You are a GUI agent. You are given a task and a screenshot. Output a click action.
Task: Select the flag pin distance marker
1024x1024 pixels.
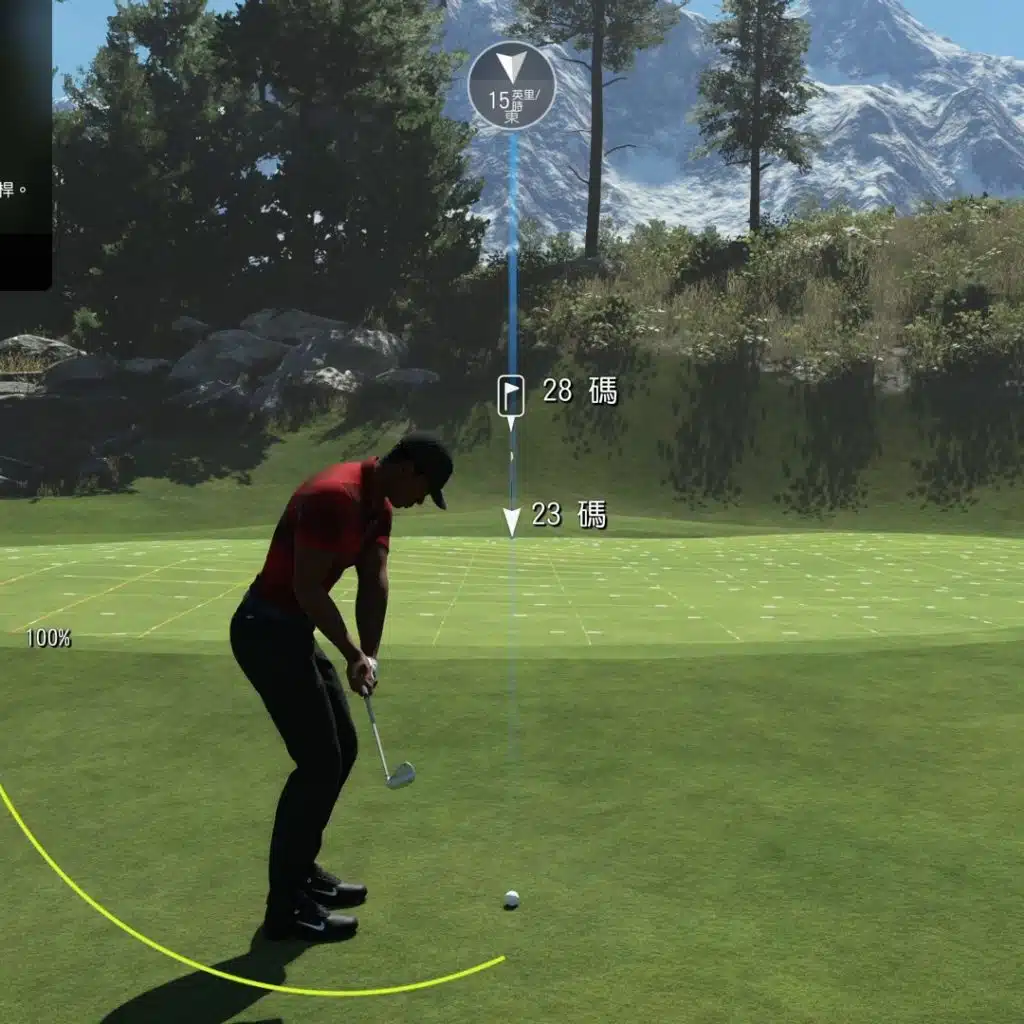(511, 395)
